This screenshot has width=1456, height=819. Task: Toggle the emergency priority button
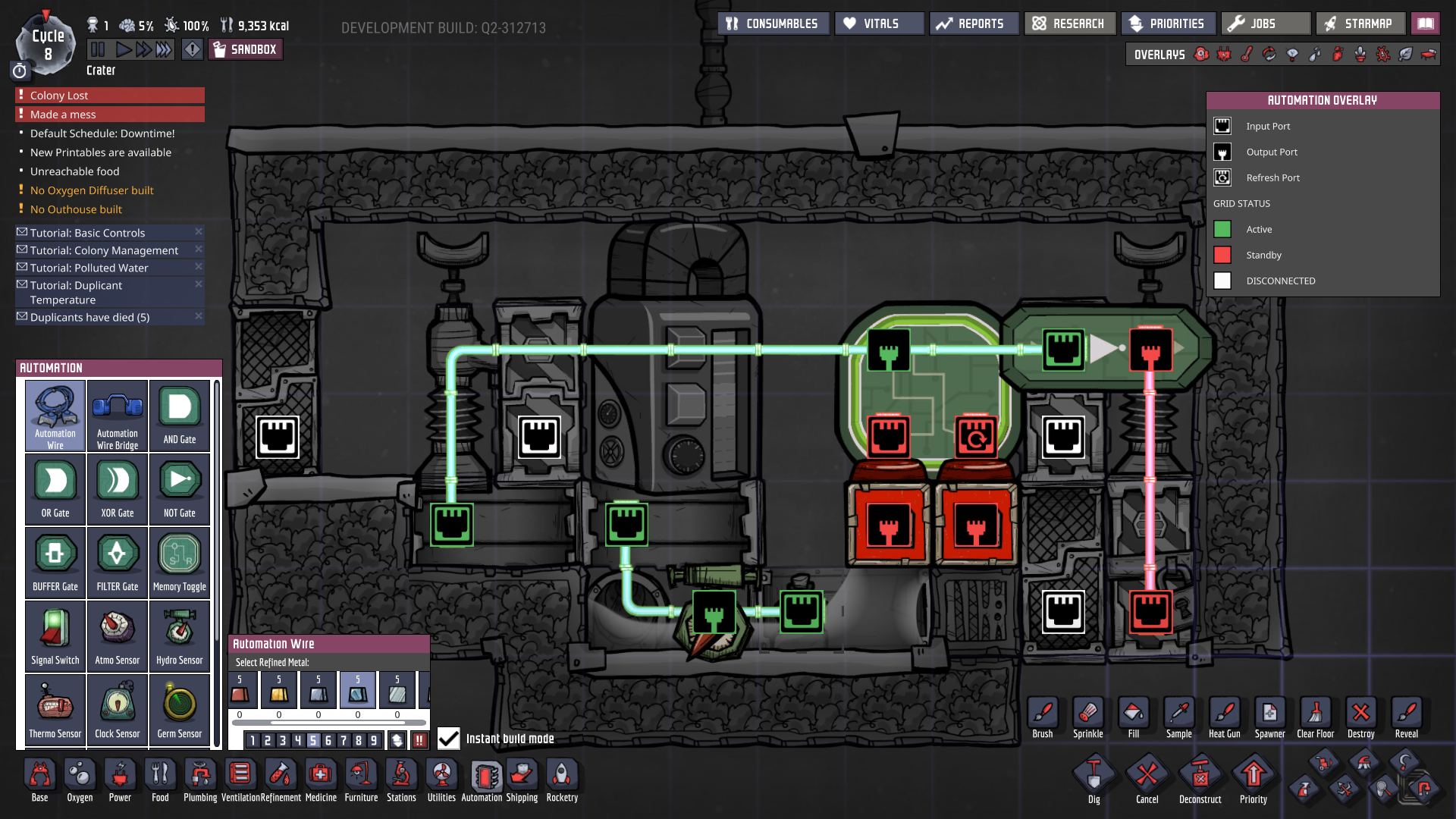(x=420, y=742)
